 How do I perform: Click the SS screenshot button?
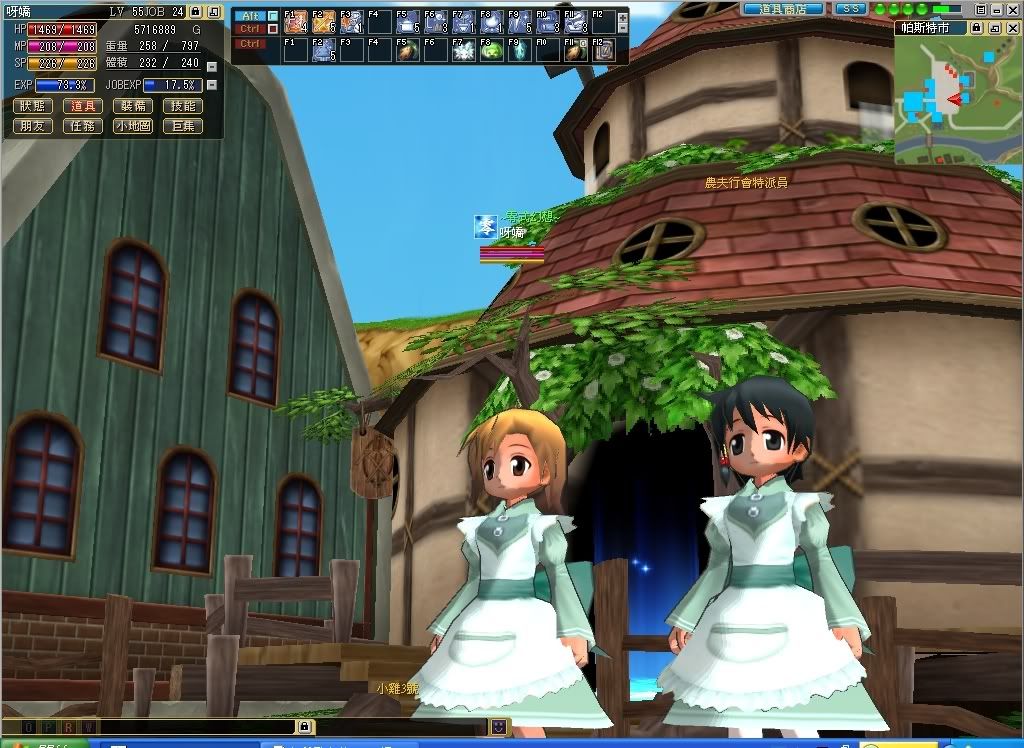click(x=850, y=8)
